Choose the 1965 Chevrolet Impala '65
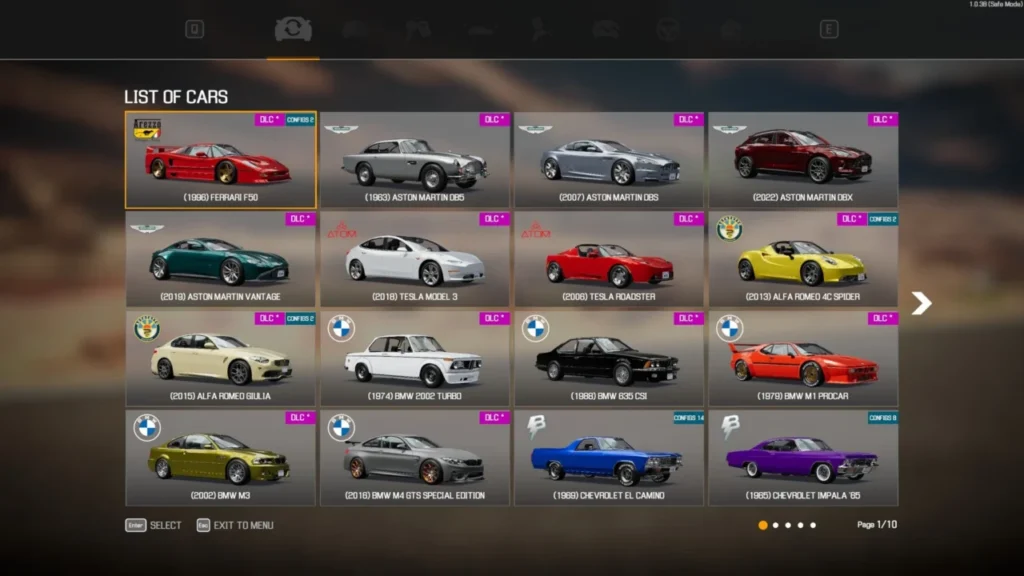This screenshot has width=1024, height=576. [803, 457]
